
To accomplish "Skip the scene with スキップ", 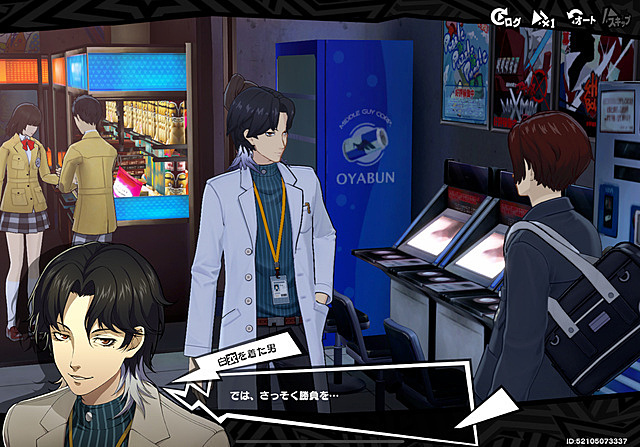I will pyautogui.click(x=619, y=17).
